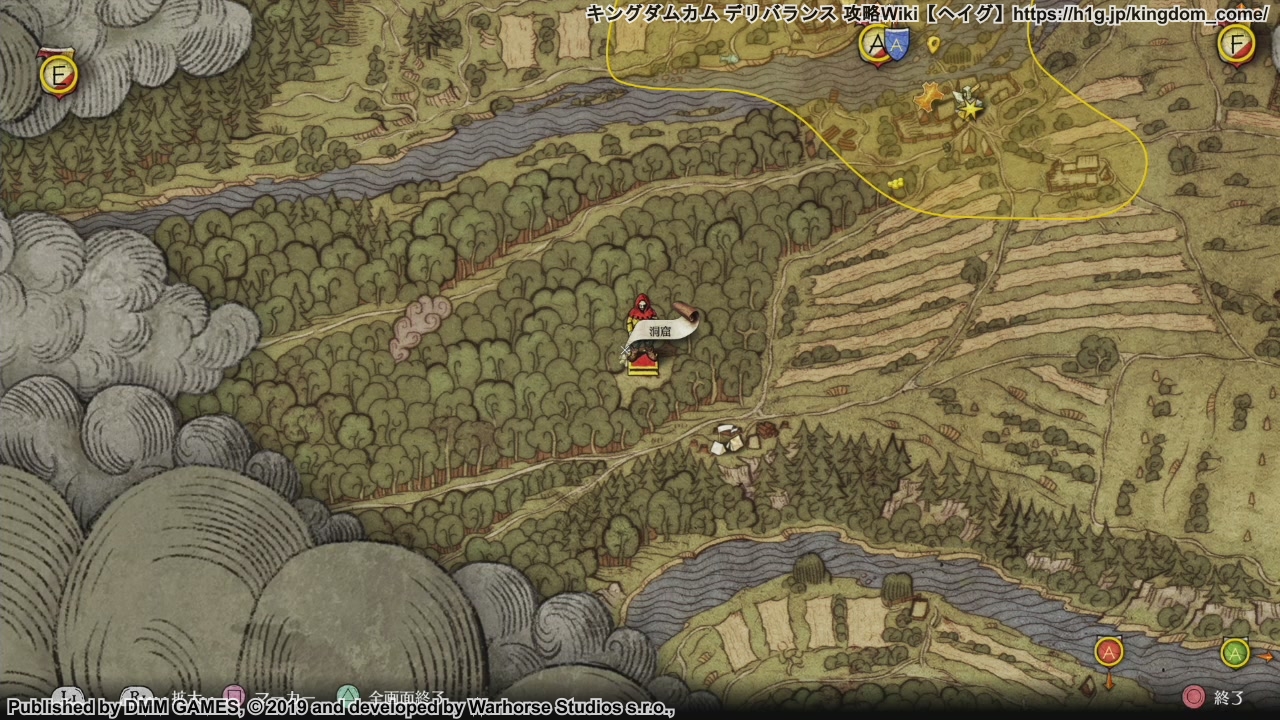Choose the red A quest marker
Image resolution: width=1280 pixels, height=720 pixels.
point(1108,653)
